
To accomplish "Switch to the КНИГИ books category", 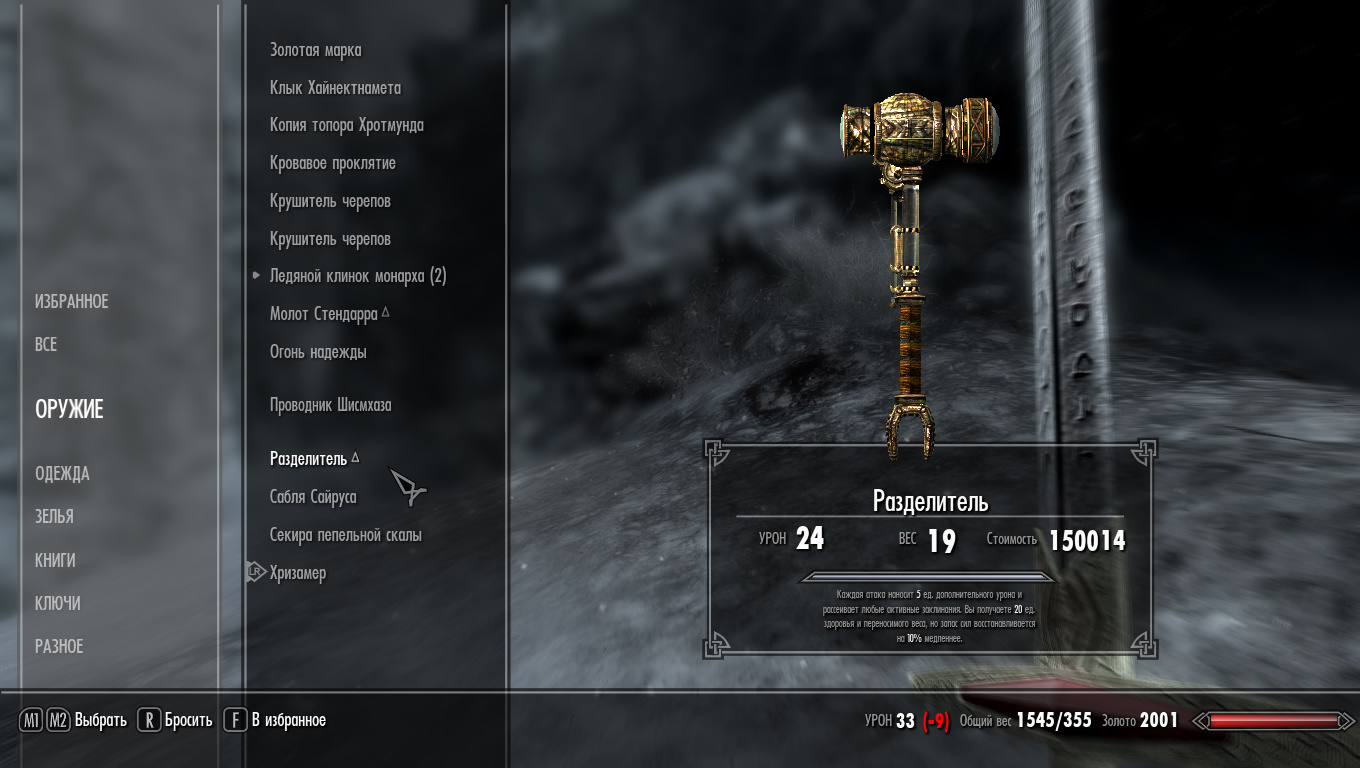I will [x=55, y=560].
